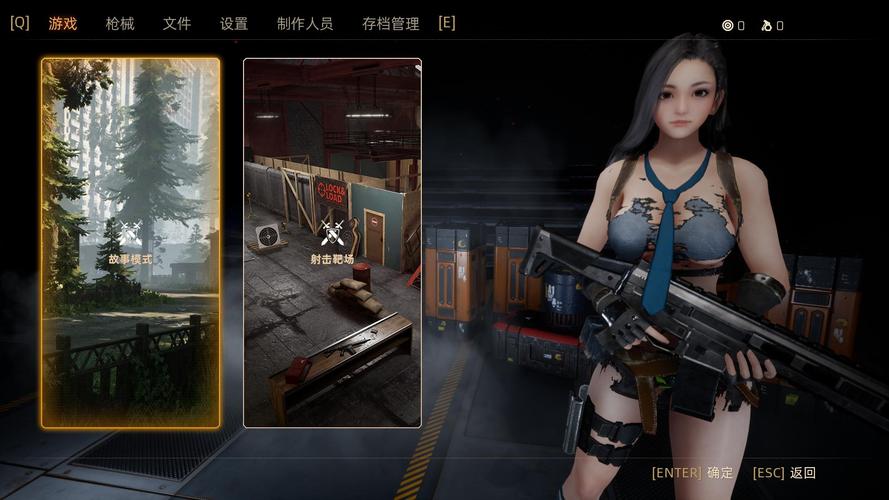Go to the 设置 tab
The image size is (889, 500).
(x=234, y=23)
